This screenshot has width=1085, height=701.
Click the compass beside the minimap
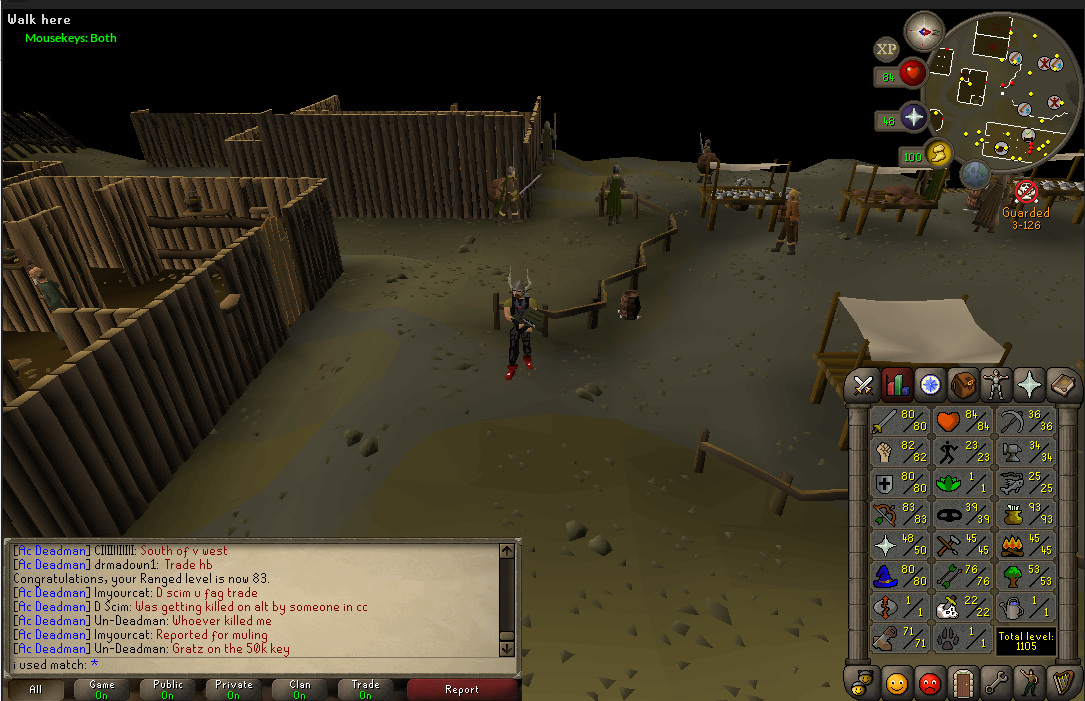point(924,33)
